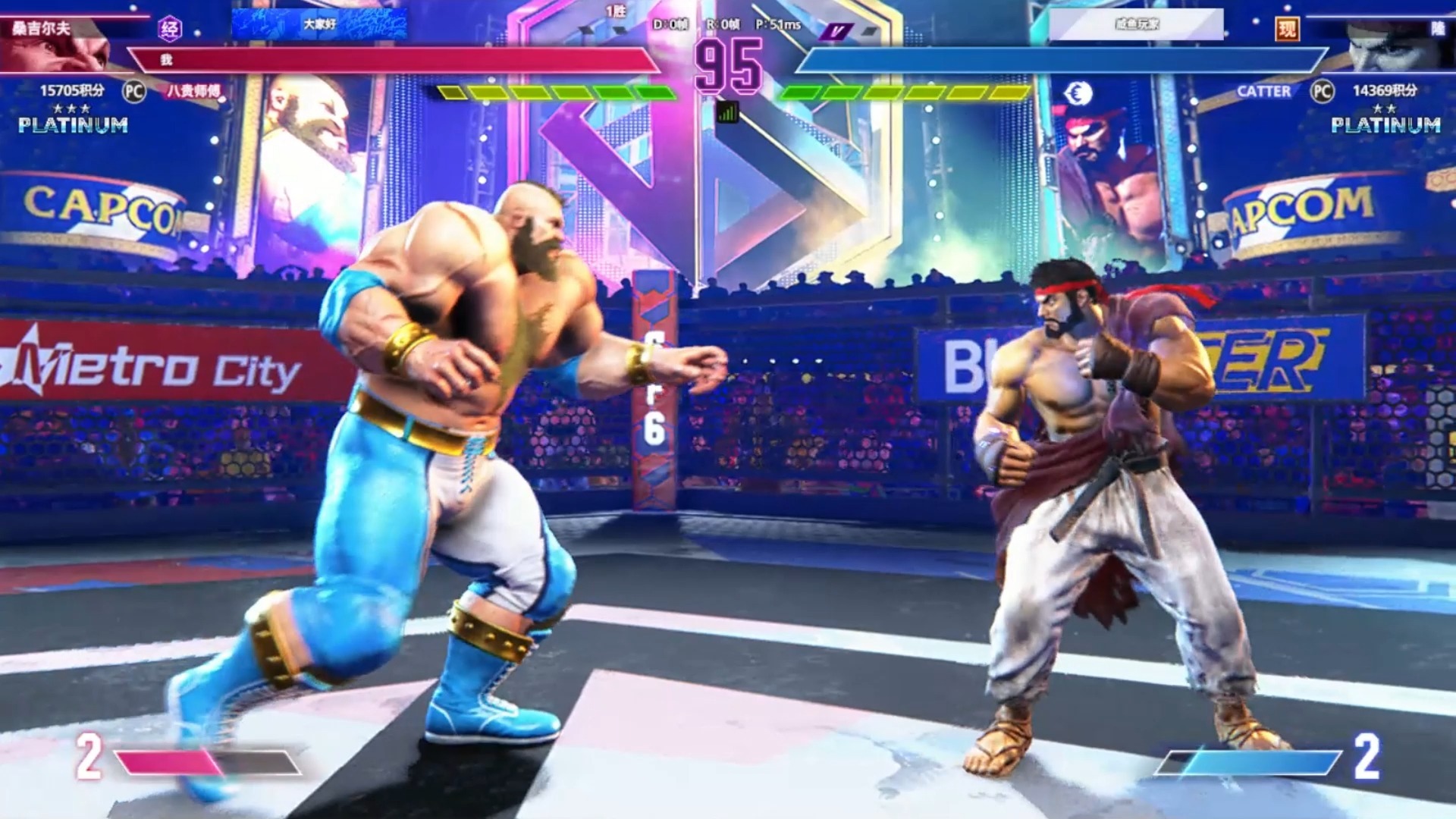Select the purple classic control type badge
Screen dimensions: 1456x819
[171, 29]
